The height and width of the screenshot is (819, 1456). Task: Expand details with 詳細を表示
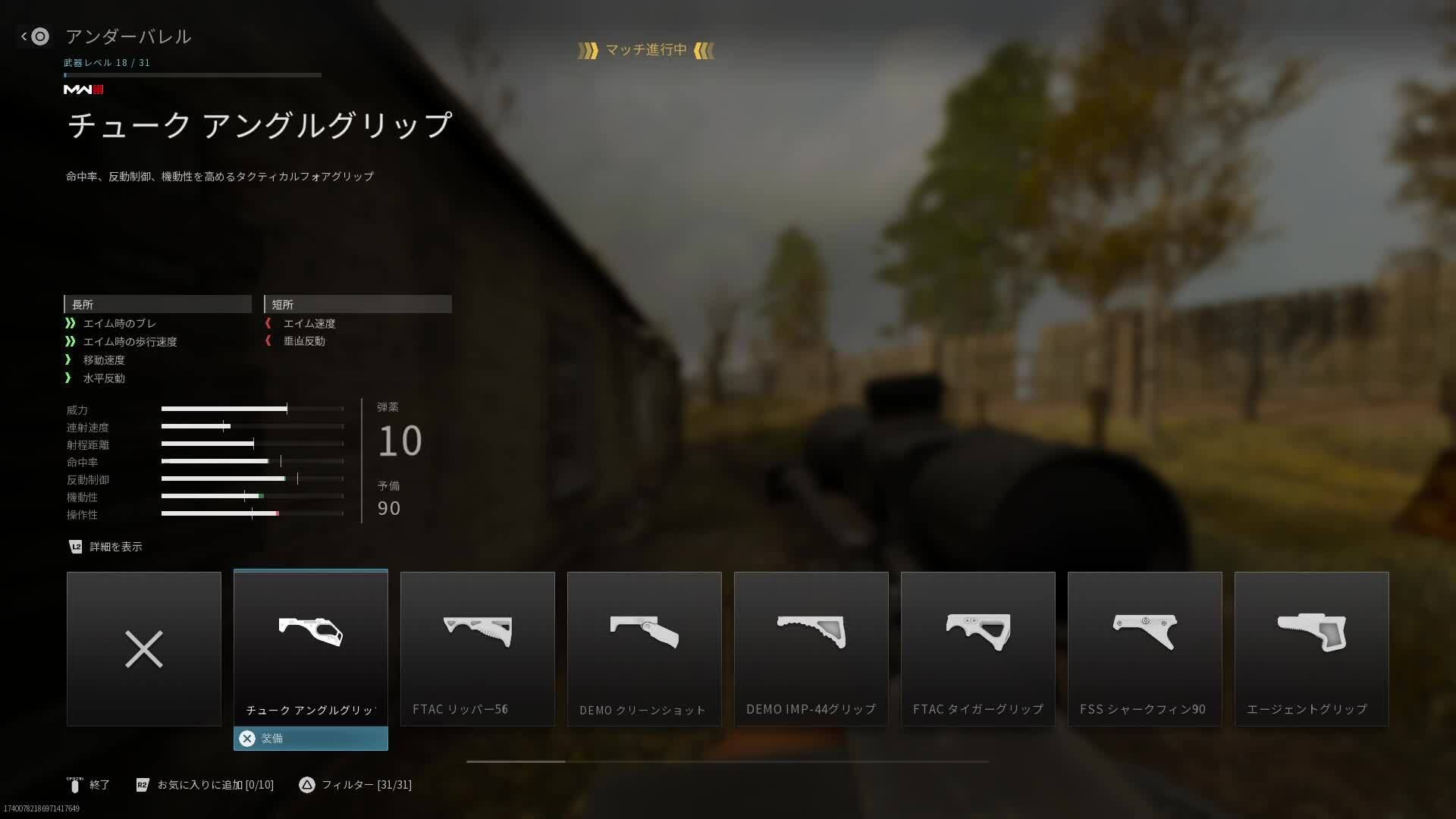point(106,547)
